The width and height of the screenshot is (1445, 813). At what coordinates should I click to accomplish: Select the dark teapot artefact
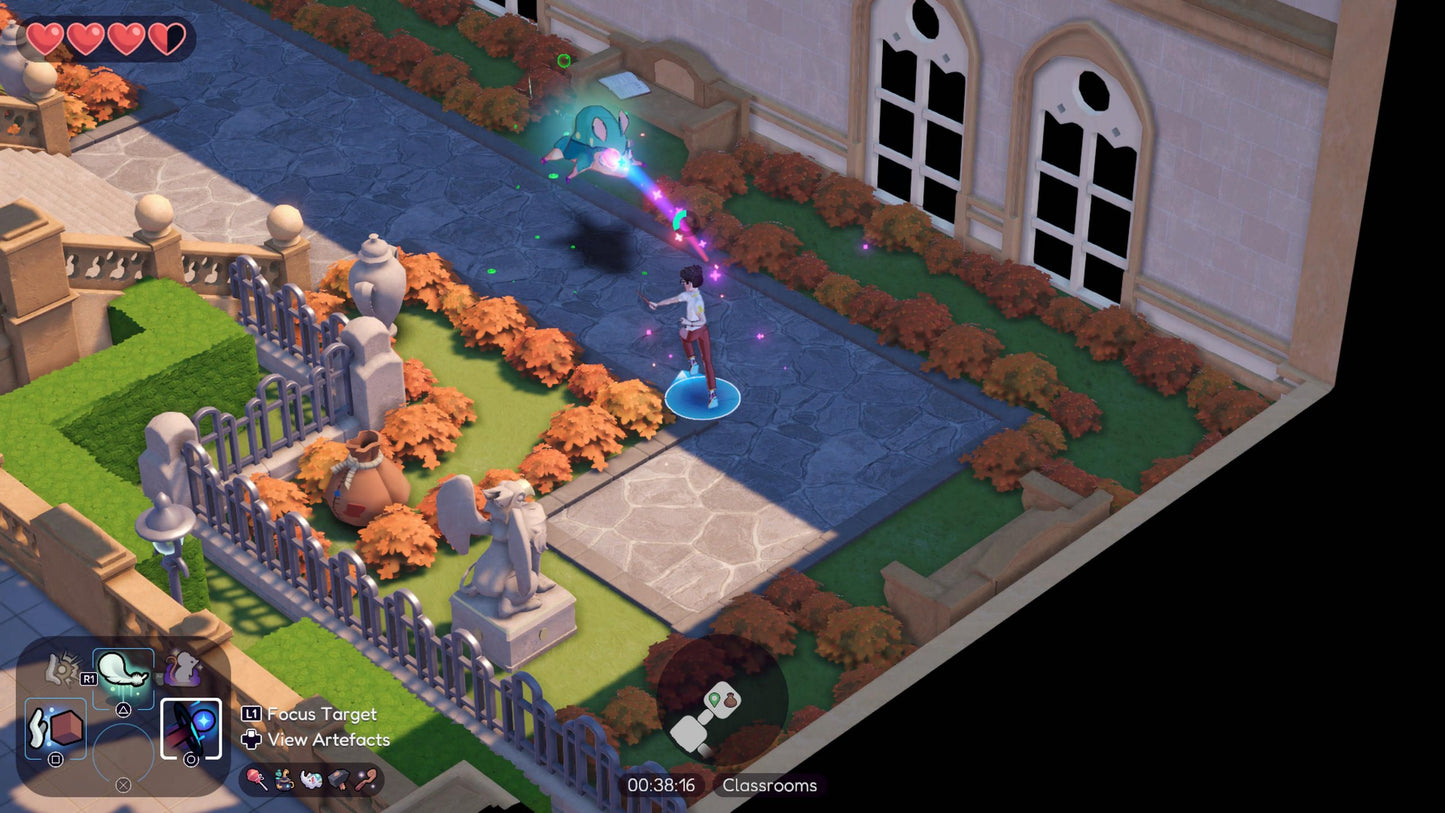(284, 779)
